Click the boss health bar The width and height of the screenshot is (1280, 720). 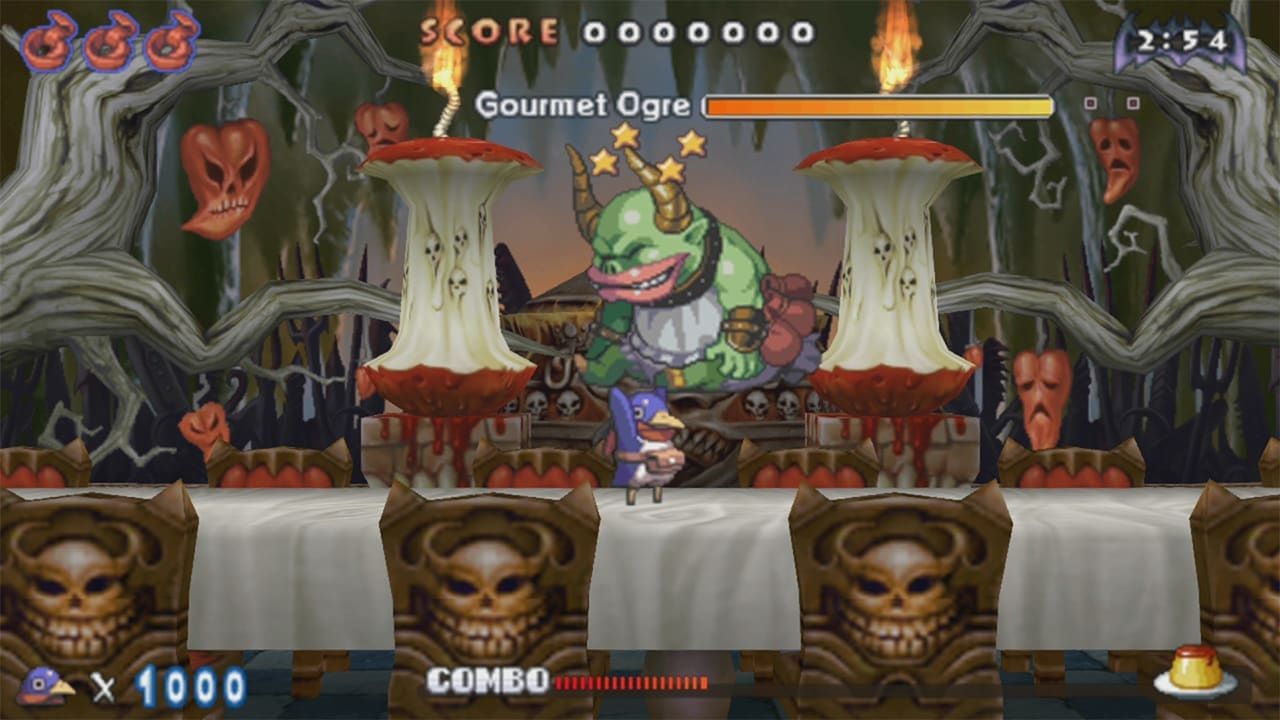[x=880, y=103]
